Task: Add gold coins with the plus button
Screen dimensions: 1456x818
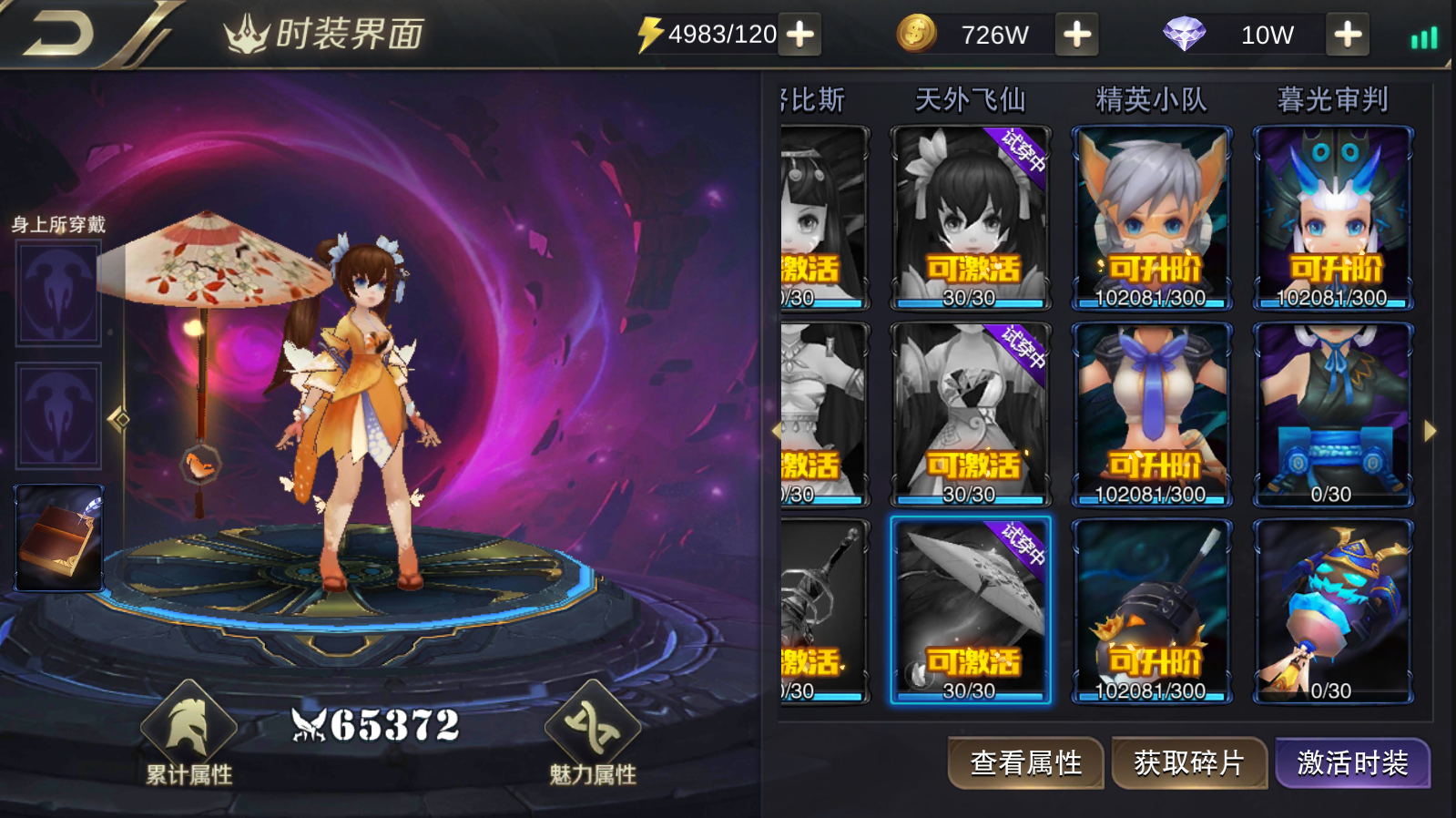Action: tap(1077, 35)
